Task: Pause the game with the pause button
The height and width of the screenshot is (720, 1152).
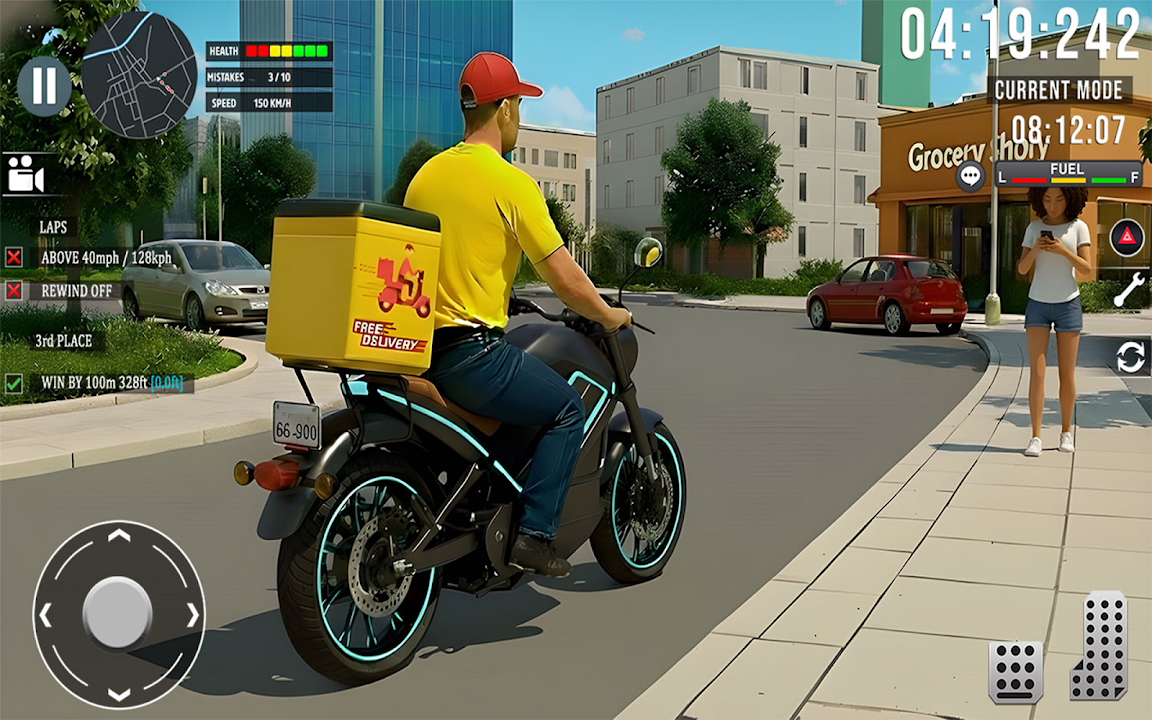Action: pos(44,86)
